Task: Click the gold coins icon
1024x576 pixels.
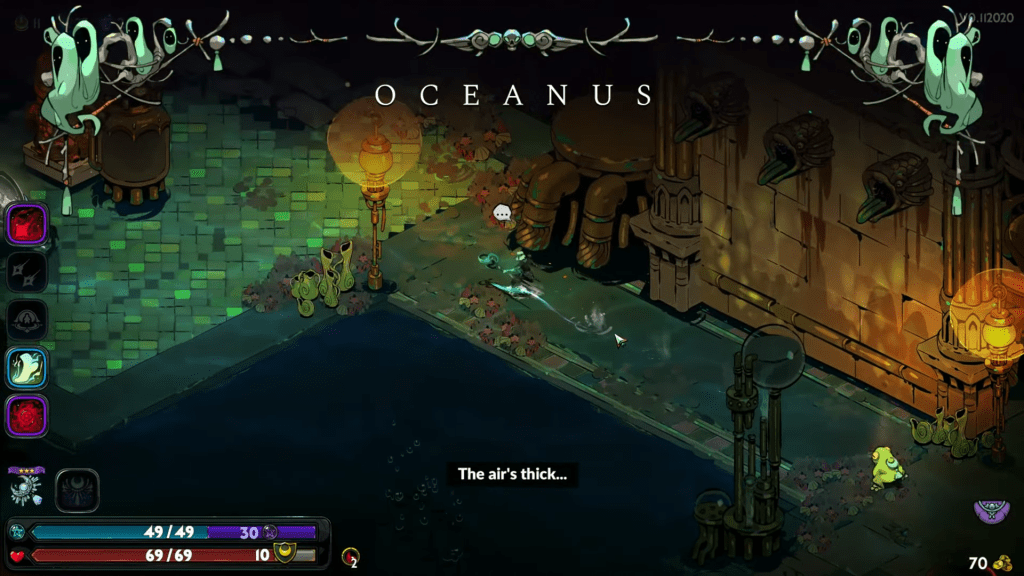Action: click(x=1000, y=563)
